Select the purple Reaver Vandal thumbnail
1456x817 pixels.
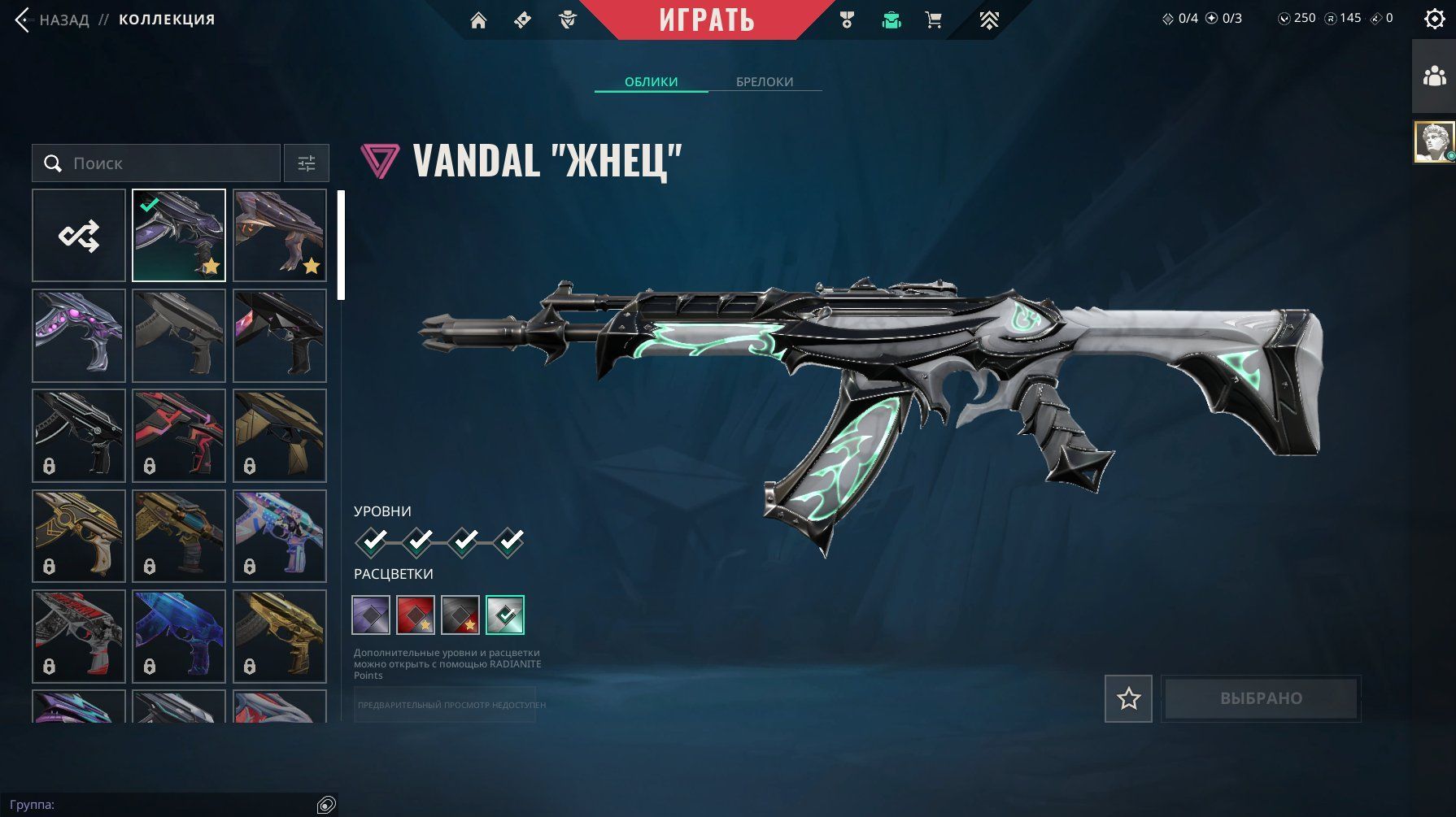pyautogui.click(x=179, y=236)
